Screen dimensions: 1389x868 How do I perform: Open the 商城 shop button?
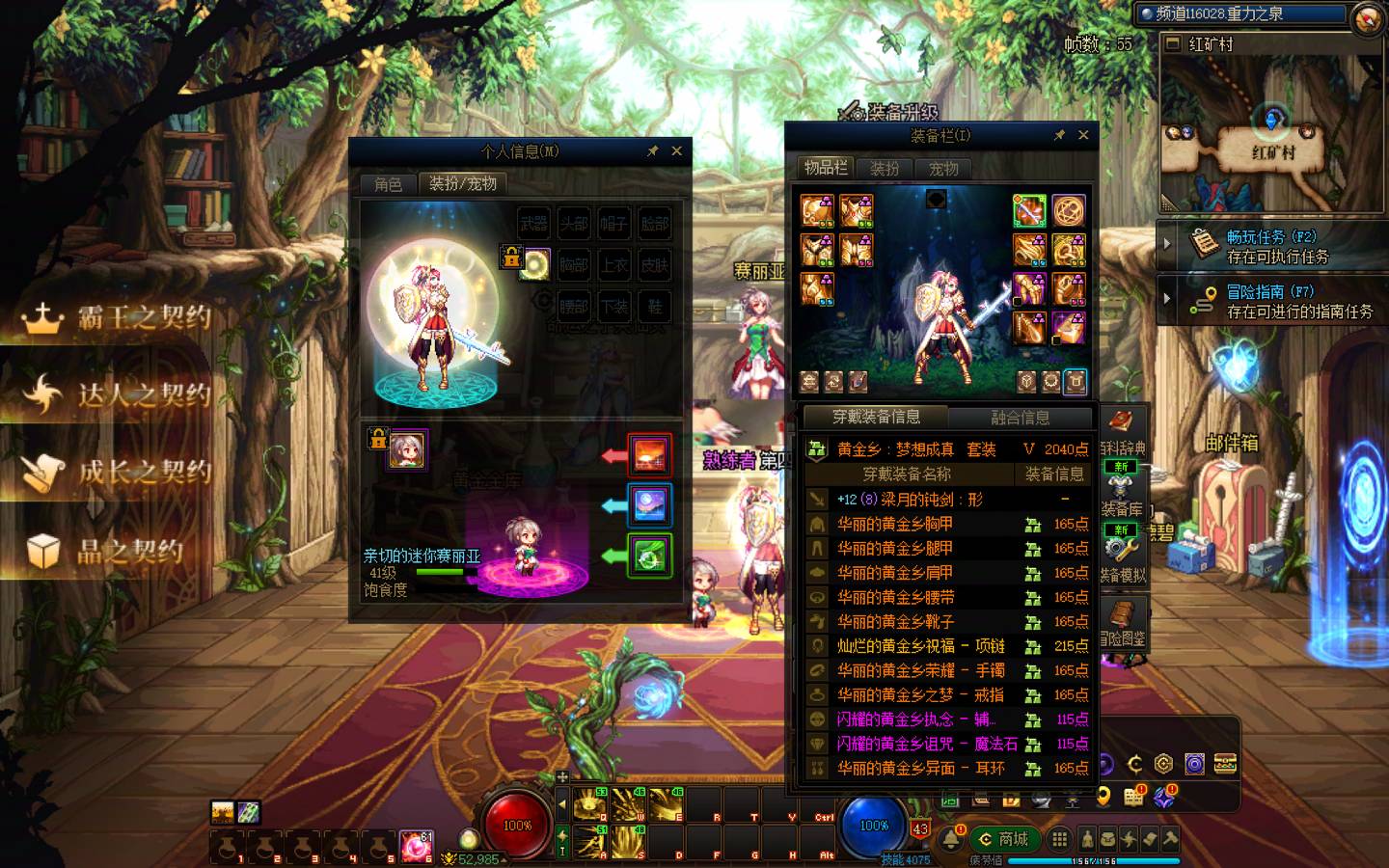[x=1002, y=839]
